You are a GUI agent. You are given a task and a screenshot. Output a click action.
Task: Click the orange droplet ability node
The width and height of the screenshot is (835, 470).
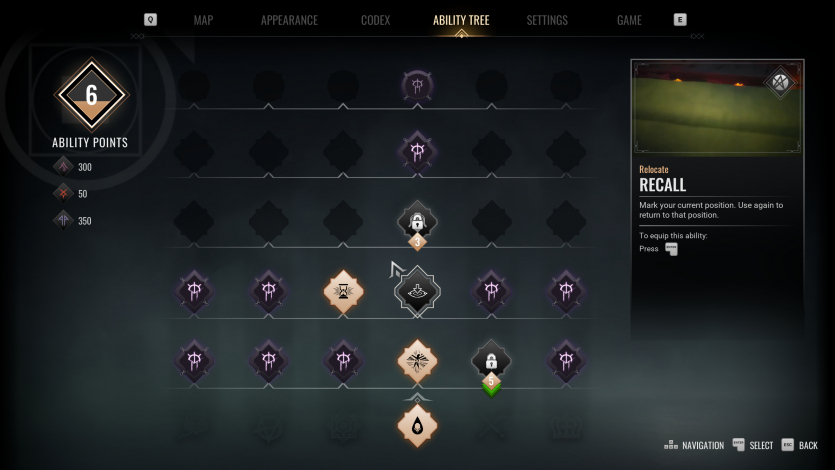417,425
